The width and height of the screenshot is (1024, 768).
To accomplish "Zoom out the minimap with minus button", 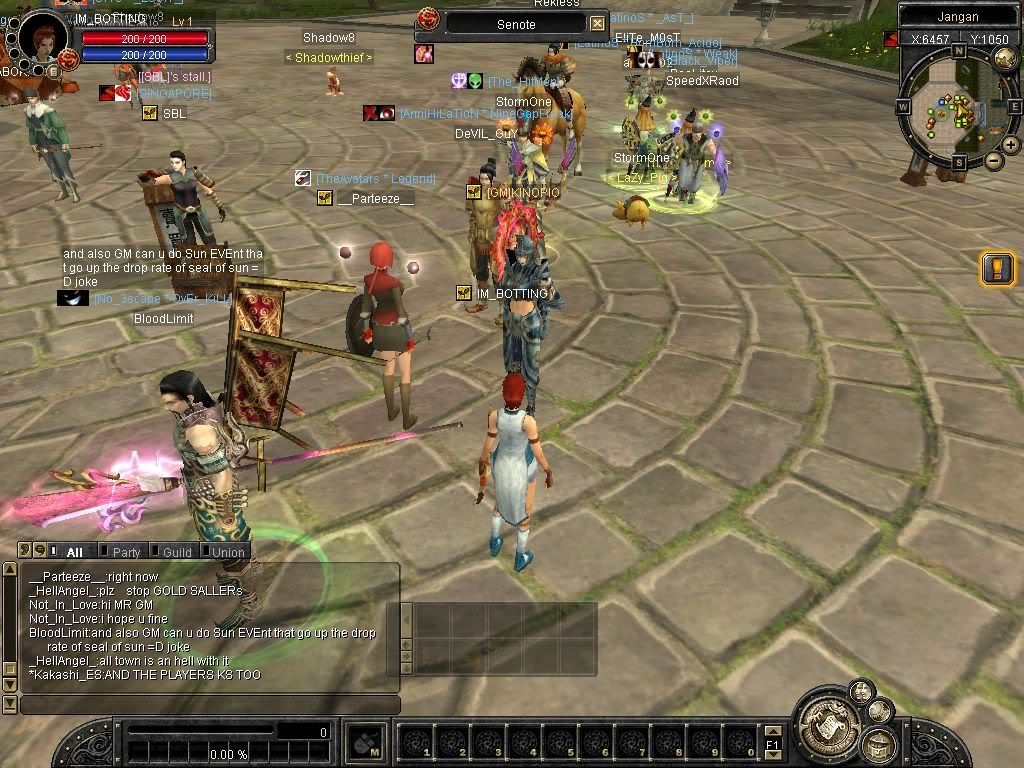I will click(x=993, y=160).
